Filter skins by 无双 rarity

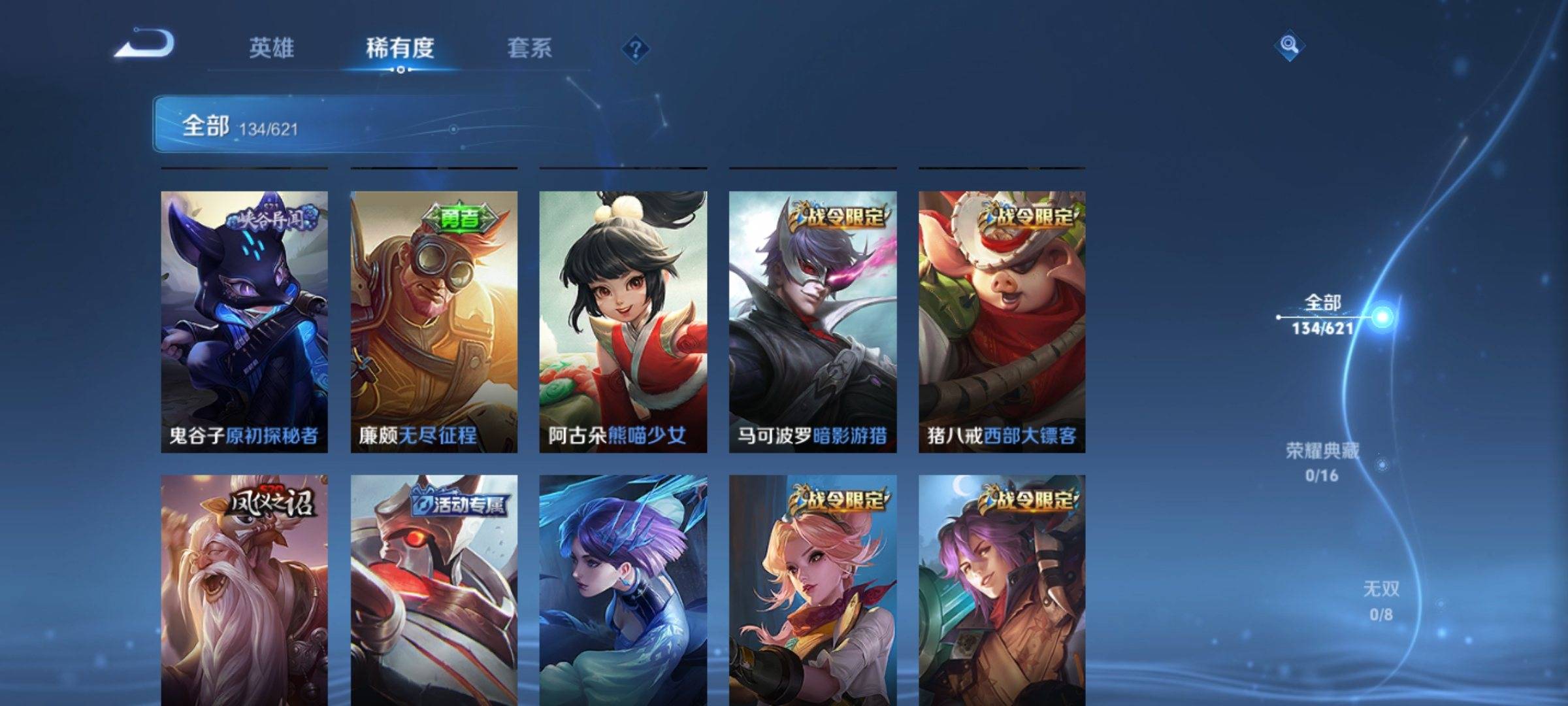click(1380, 600)
